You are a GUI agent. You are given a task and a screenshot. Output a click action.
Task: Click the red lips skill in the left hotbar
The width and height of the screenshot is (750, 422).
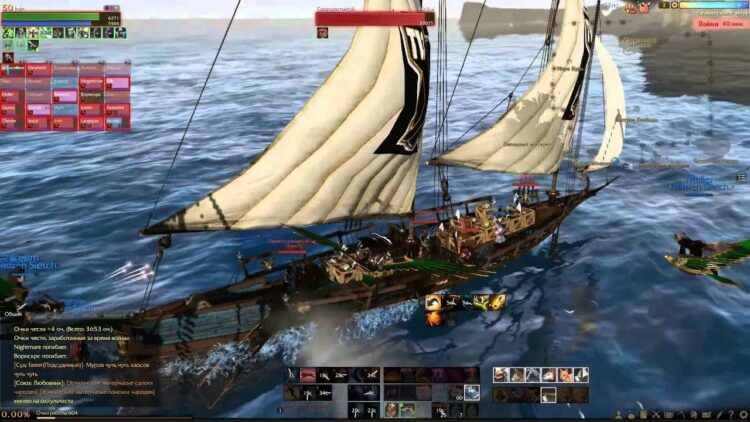click(x=308, y=375)
